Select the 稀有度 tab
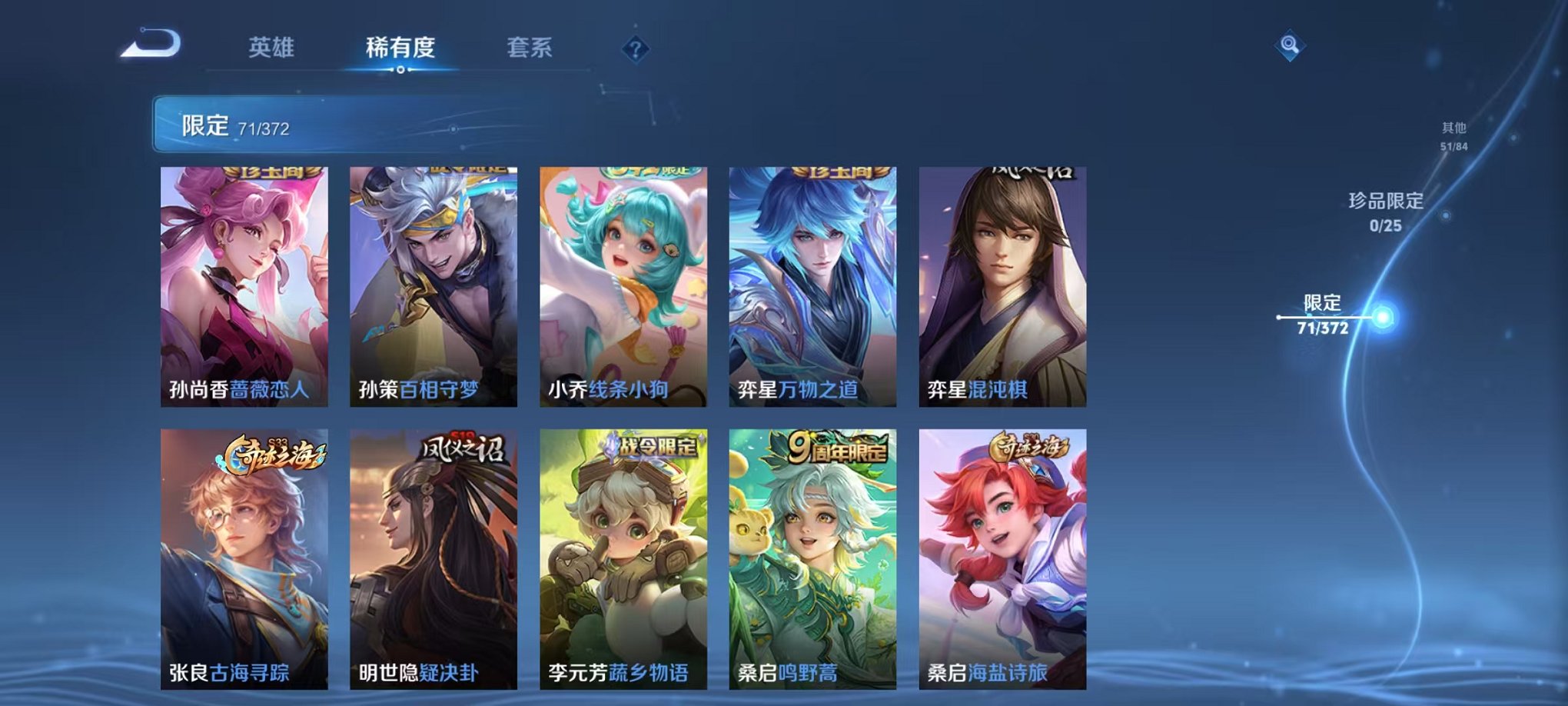This screenshot has height=706, width=1568. [x=400, y=46]
